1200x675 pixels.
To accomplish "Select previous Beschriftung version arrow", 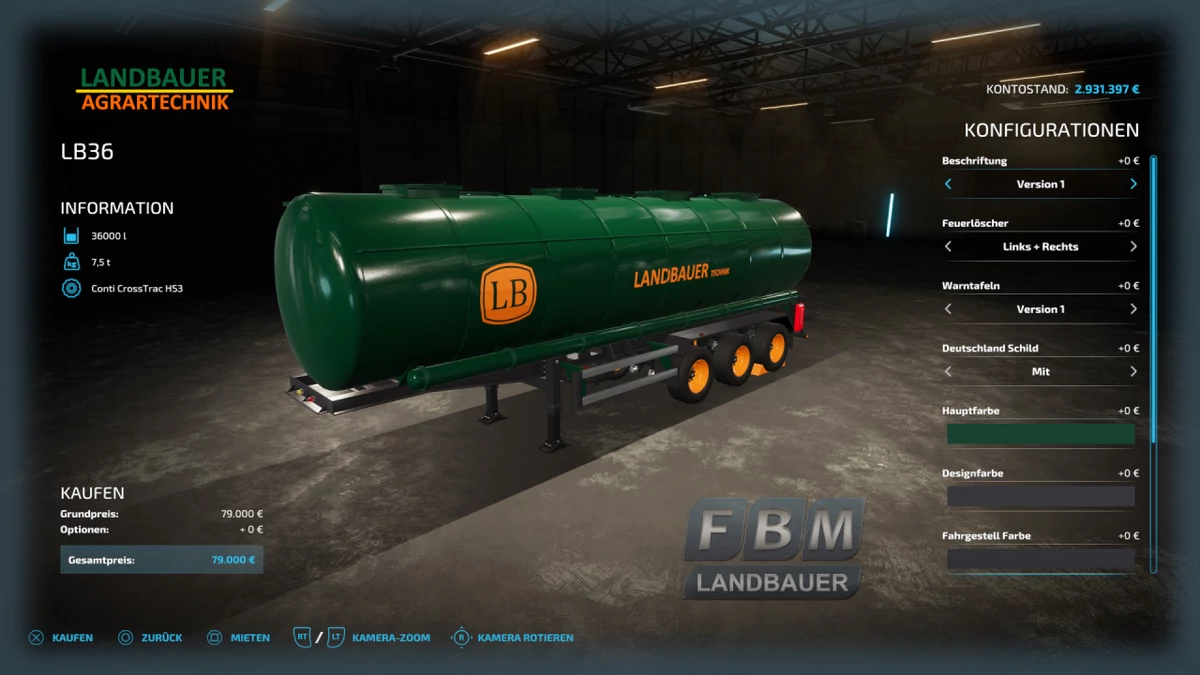I will pyautogui.click(x=948, y=184).
